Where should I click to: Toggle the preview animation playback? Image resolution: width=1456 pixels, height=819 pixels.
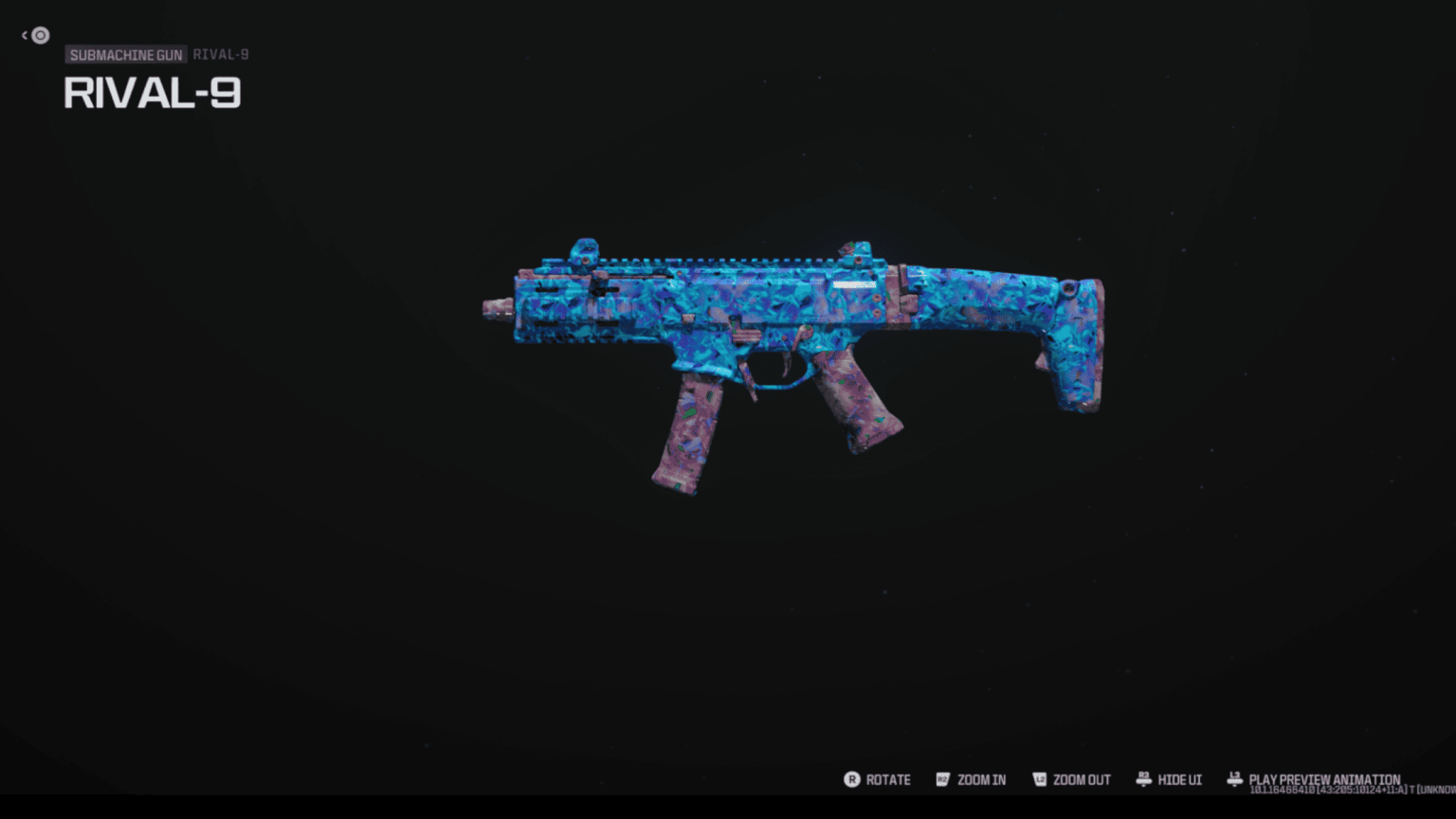(x=1323, y=777)
